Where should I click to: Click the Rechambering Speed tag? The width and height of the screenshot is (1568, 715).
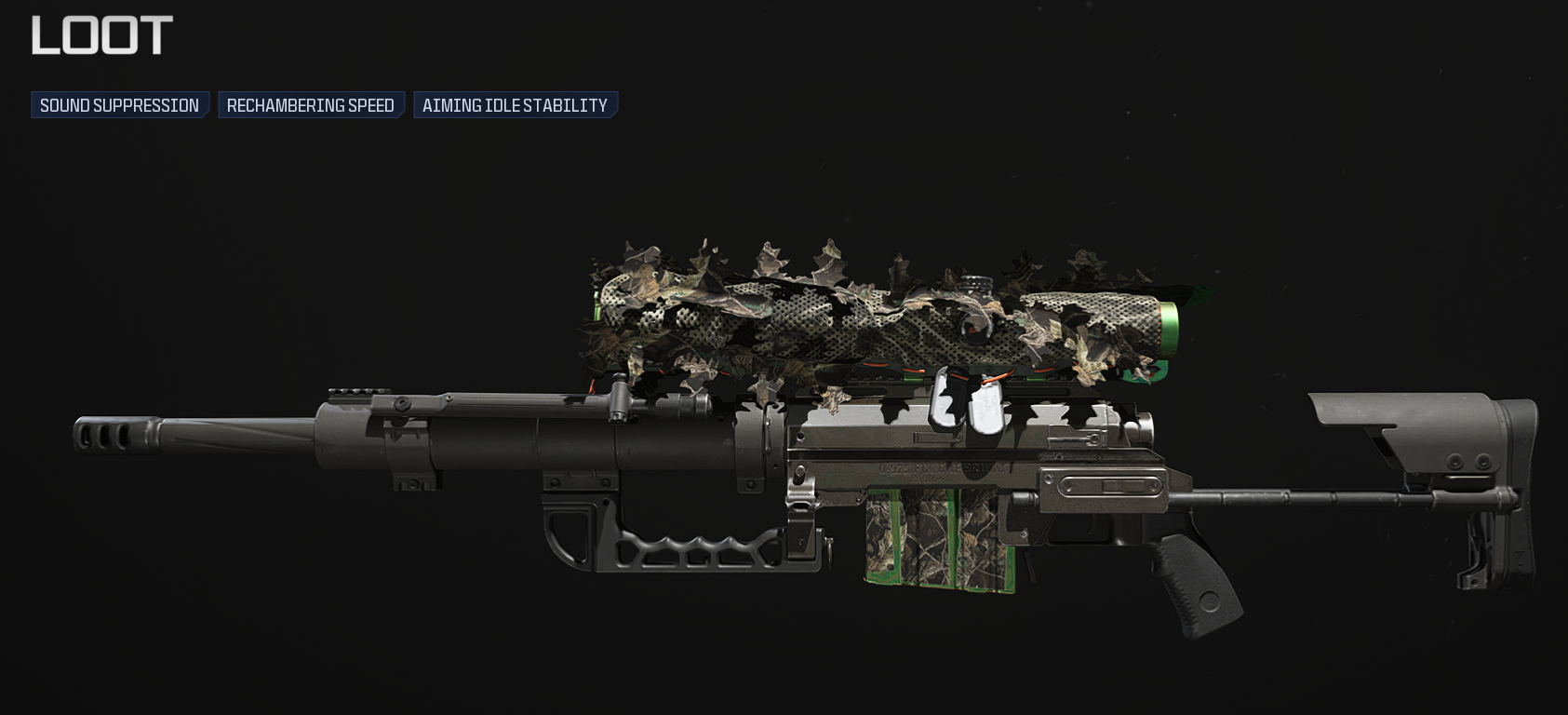pyautogui.click(x=311, y=105)
